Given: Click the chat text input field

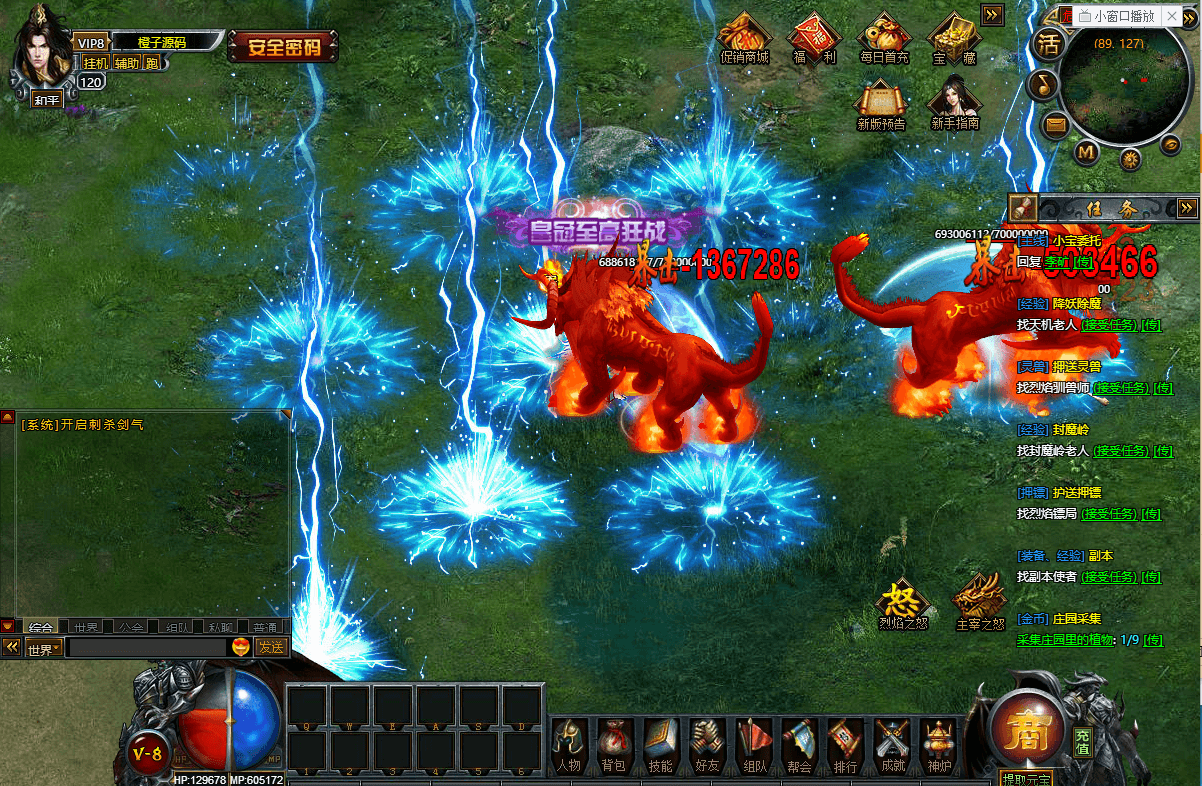Looking at the screenshot, I should pos(146,648).
